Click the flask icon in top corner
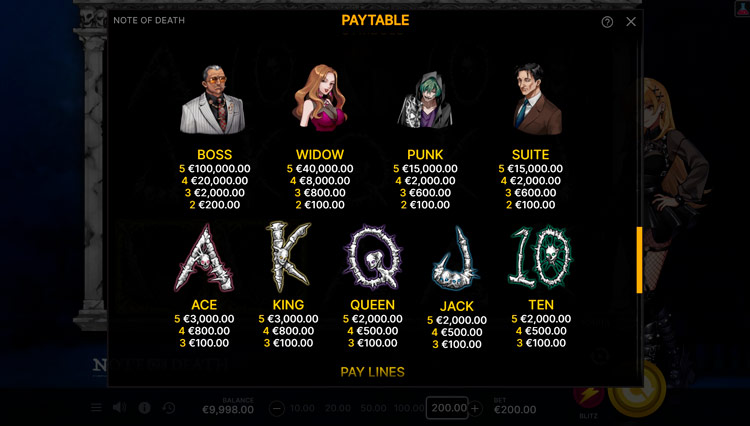750x426 pixels. [x=741, y=9]
